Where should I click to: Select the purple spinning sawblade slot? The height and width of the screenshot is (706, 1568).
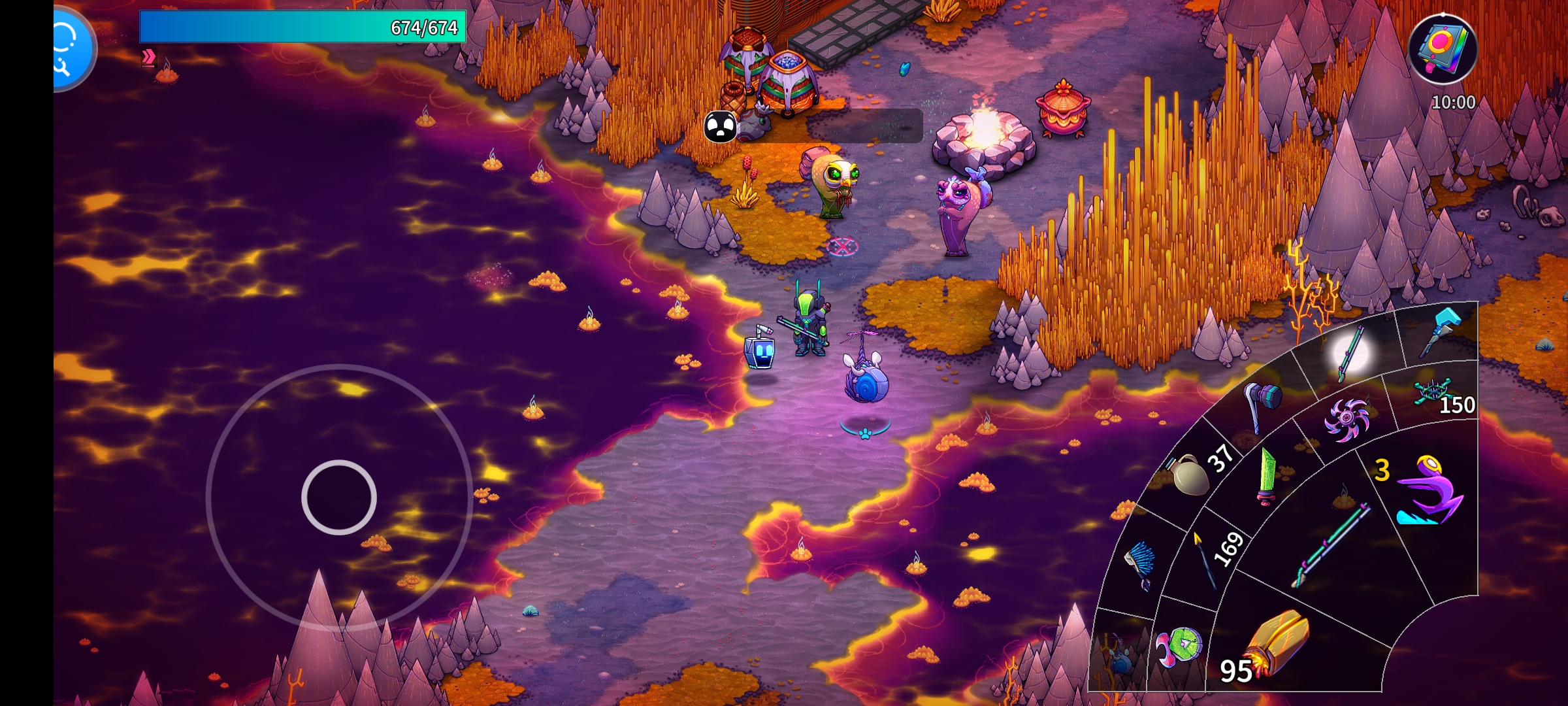pyautogui.click(x=1346, y=418)
